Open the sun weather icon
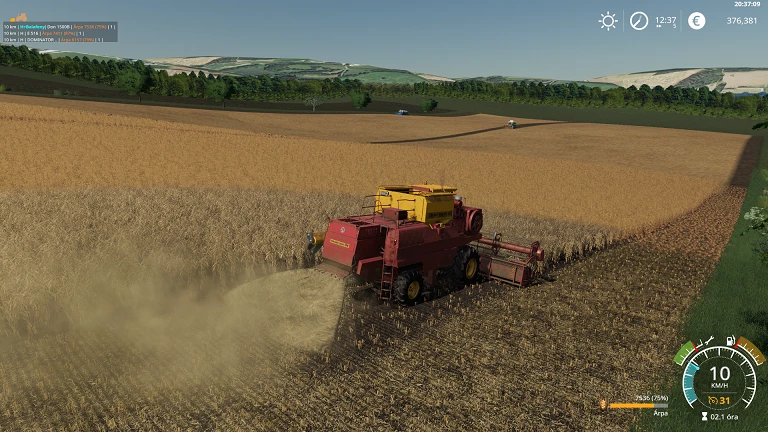 point(608,21)
